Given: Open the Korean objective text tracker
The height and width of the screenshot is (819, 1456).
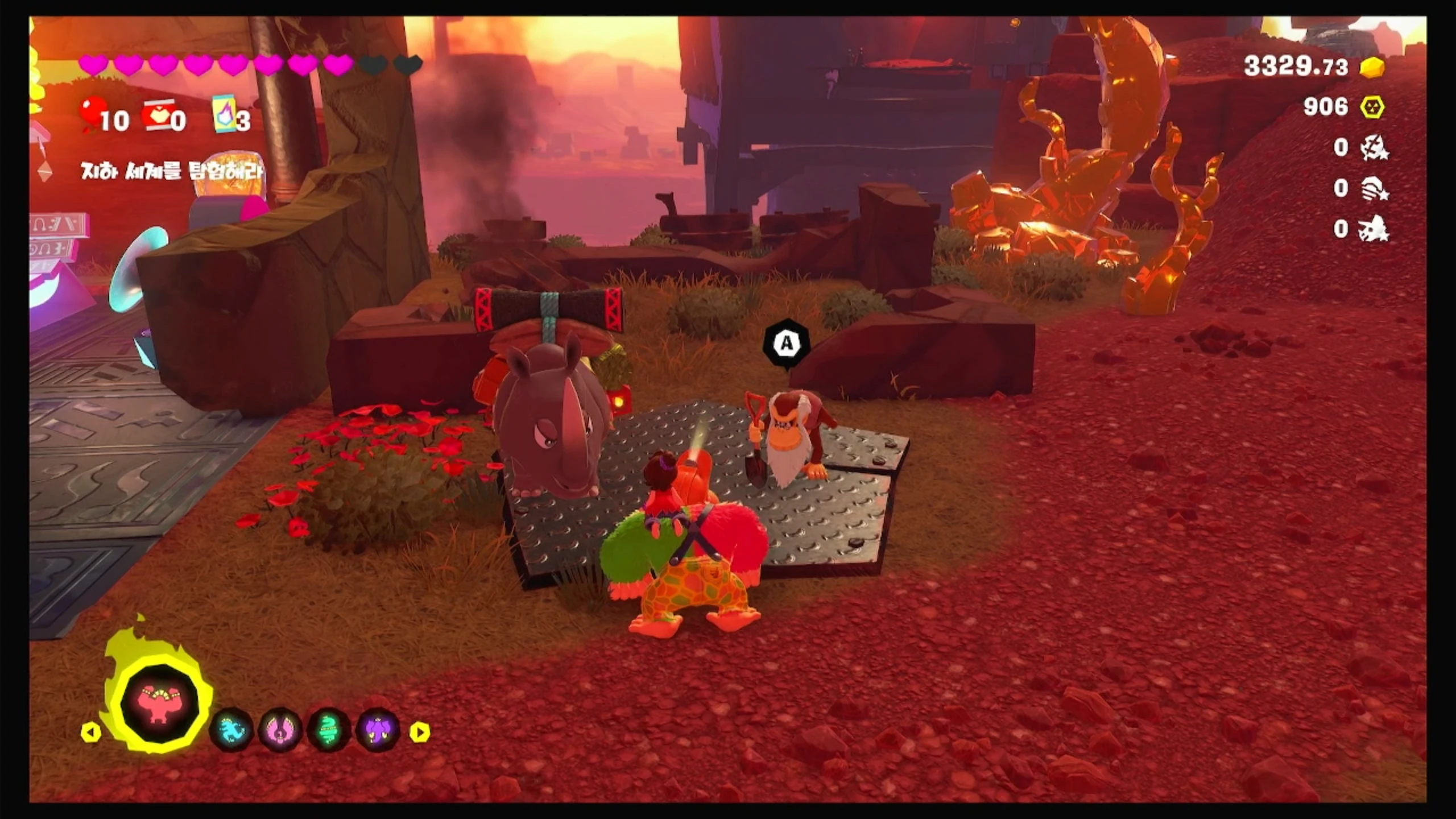Looking at the screenshot, I should (x=172, y=170).
